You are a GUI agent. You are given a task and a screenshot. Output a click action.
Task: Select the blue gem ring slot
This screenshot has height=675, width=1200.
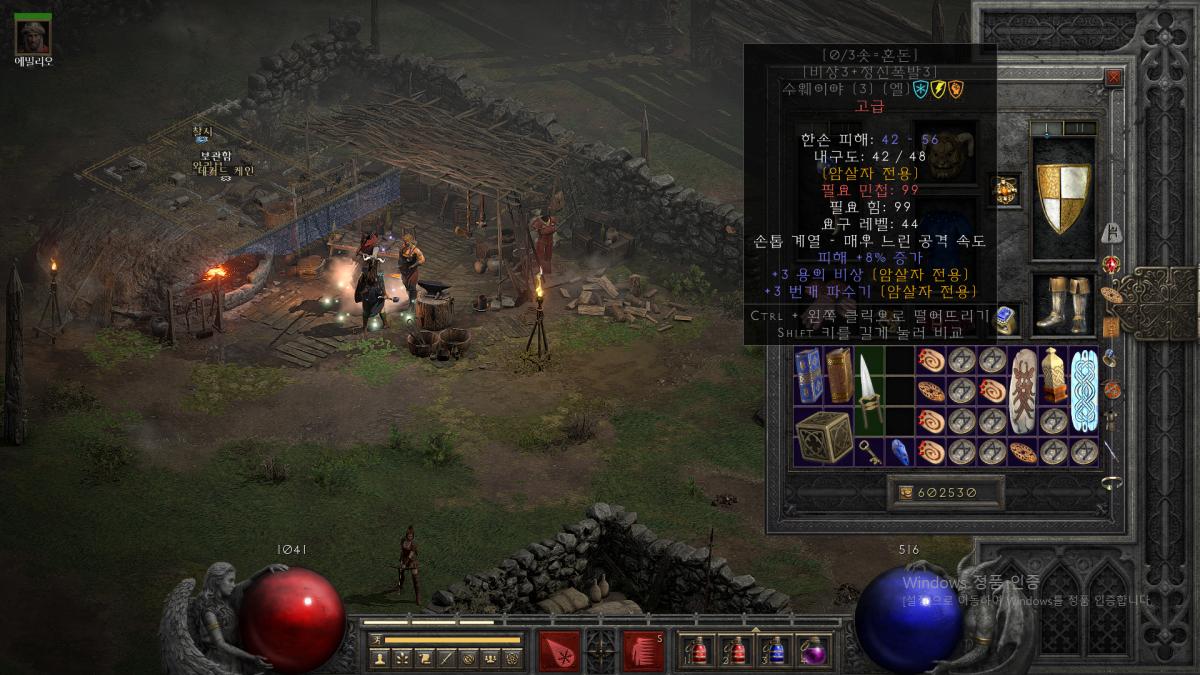pos(1007,319)
